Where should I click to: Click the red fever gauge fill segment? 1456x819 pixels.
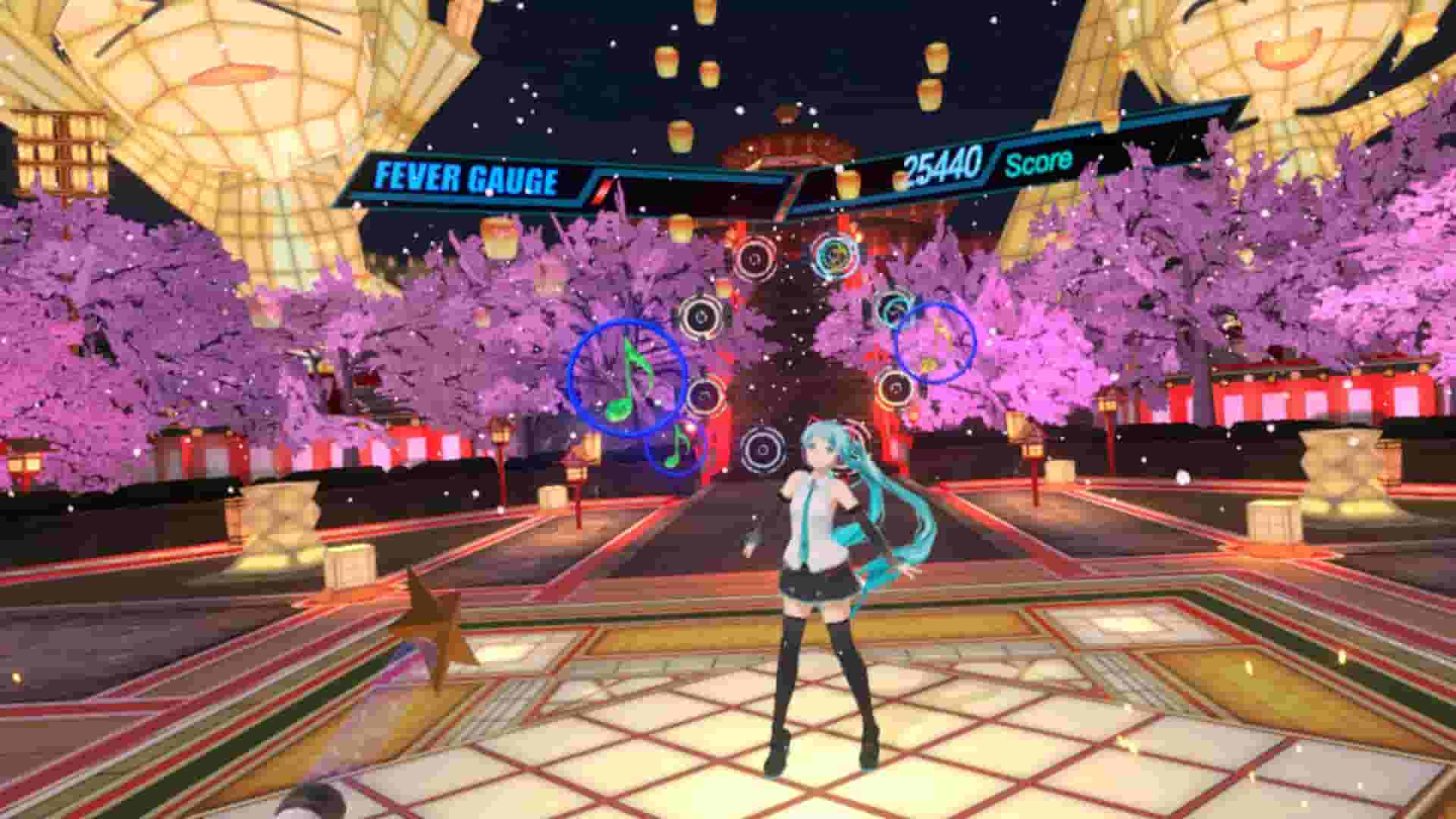[x=601, y=188]
